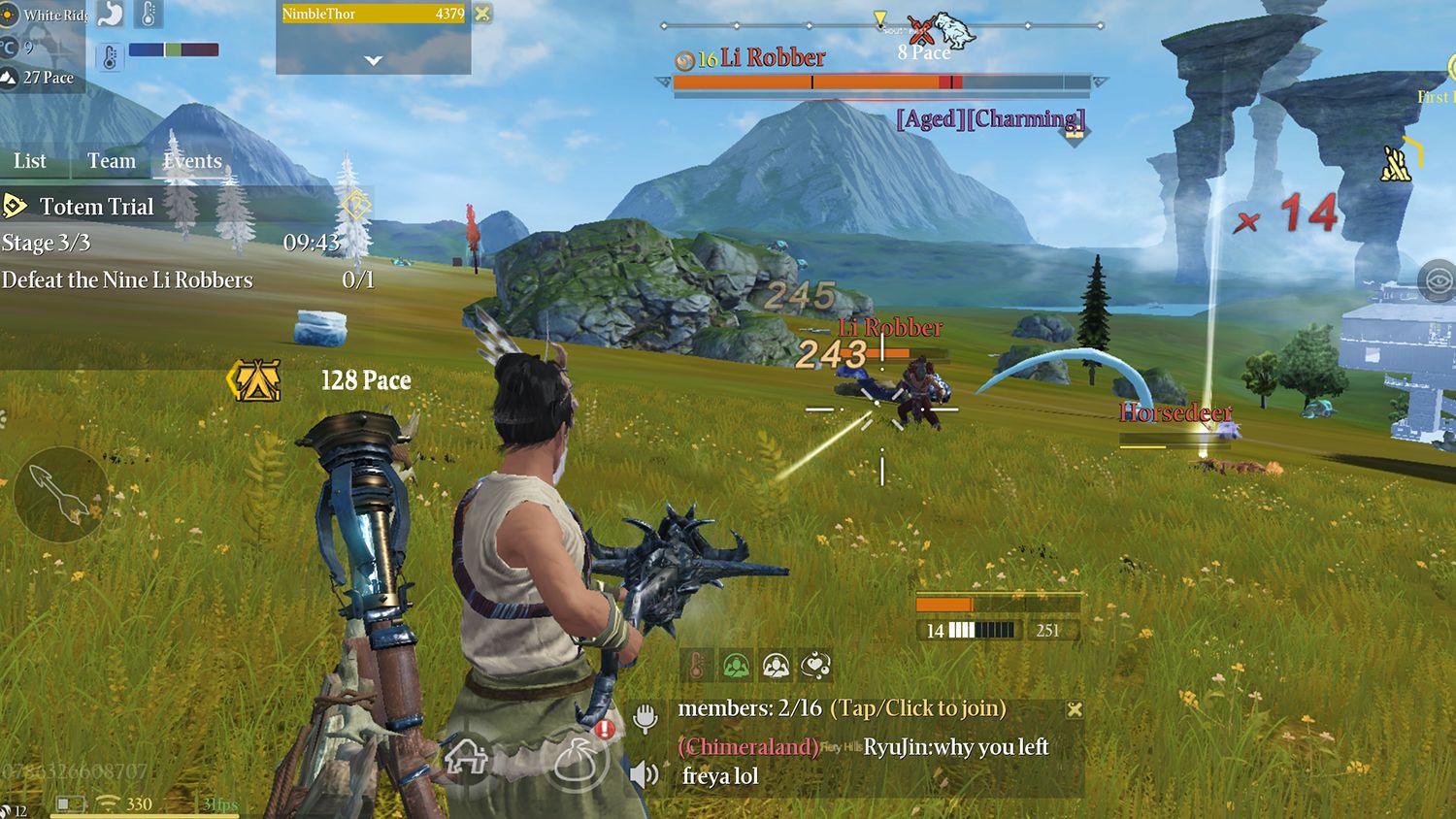1456x819 pixels.
Task: Tap the arrow fire button
Action: [x=60, y=494]
